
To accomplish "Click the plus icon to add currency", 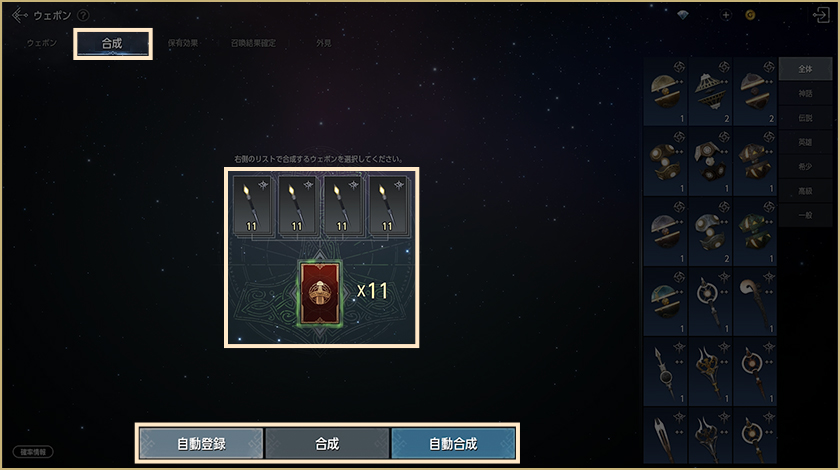I will click(x=726, y=16).
